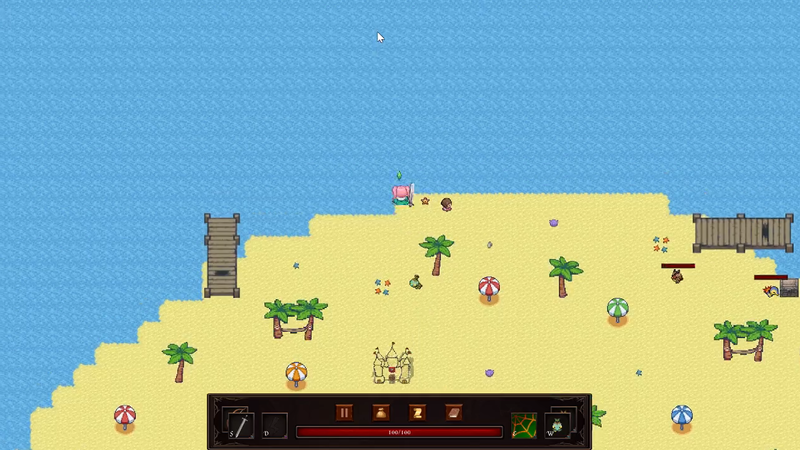The height and width of the screenshot is (450, 800).
Task: Select the sword weapon slot
Action: [240, 425]
